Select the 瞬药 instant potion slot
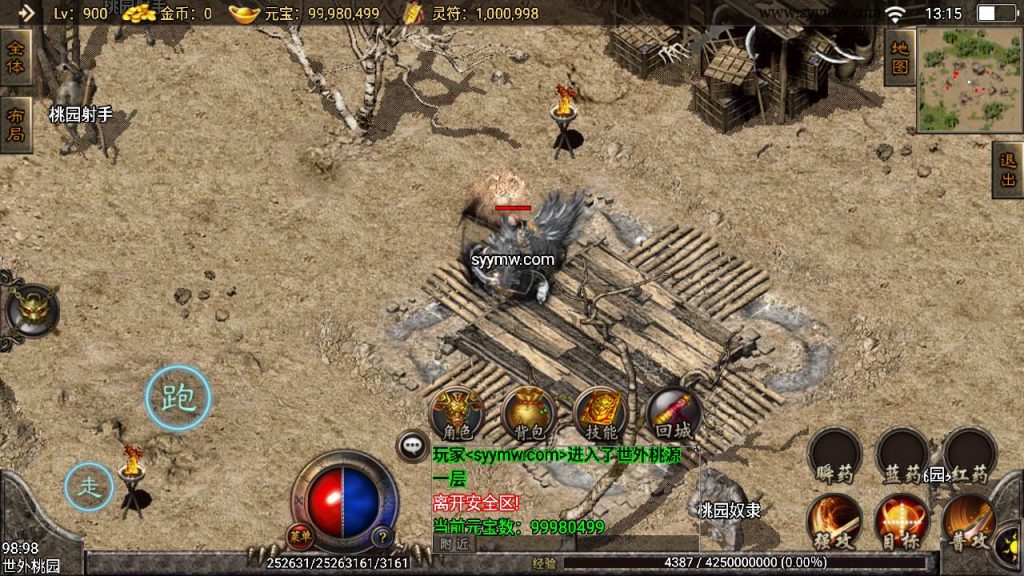1024x576 pixels. 834,455
